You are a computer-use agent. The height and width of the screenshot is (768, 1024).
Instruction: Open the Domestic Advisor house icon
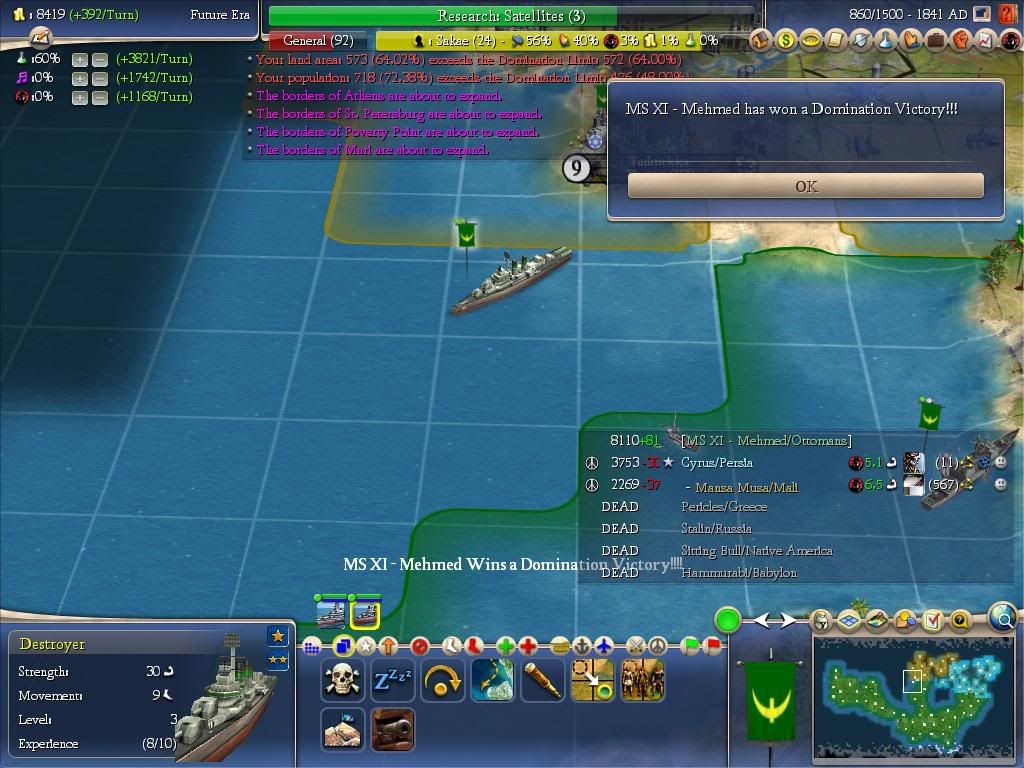click(761, 41)
